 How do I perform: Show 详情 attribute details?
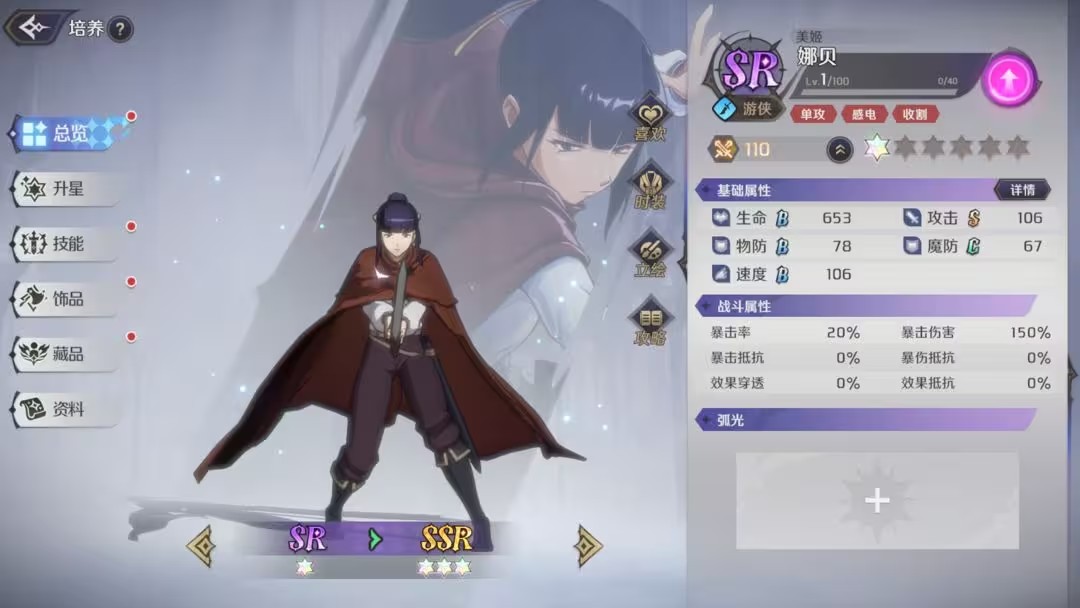click(x=1022, y=190)
